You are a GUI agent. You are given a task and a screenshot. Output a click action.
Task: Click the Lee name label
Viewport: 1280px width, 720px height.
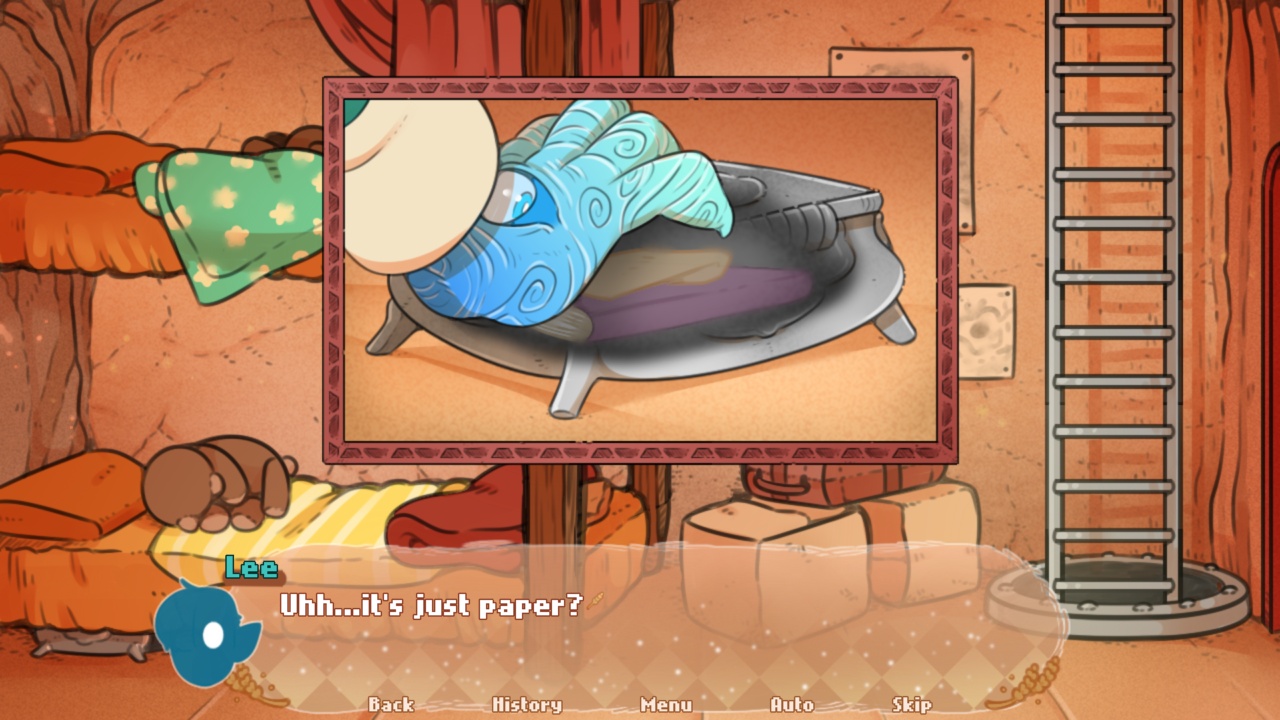coord(253,570)
